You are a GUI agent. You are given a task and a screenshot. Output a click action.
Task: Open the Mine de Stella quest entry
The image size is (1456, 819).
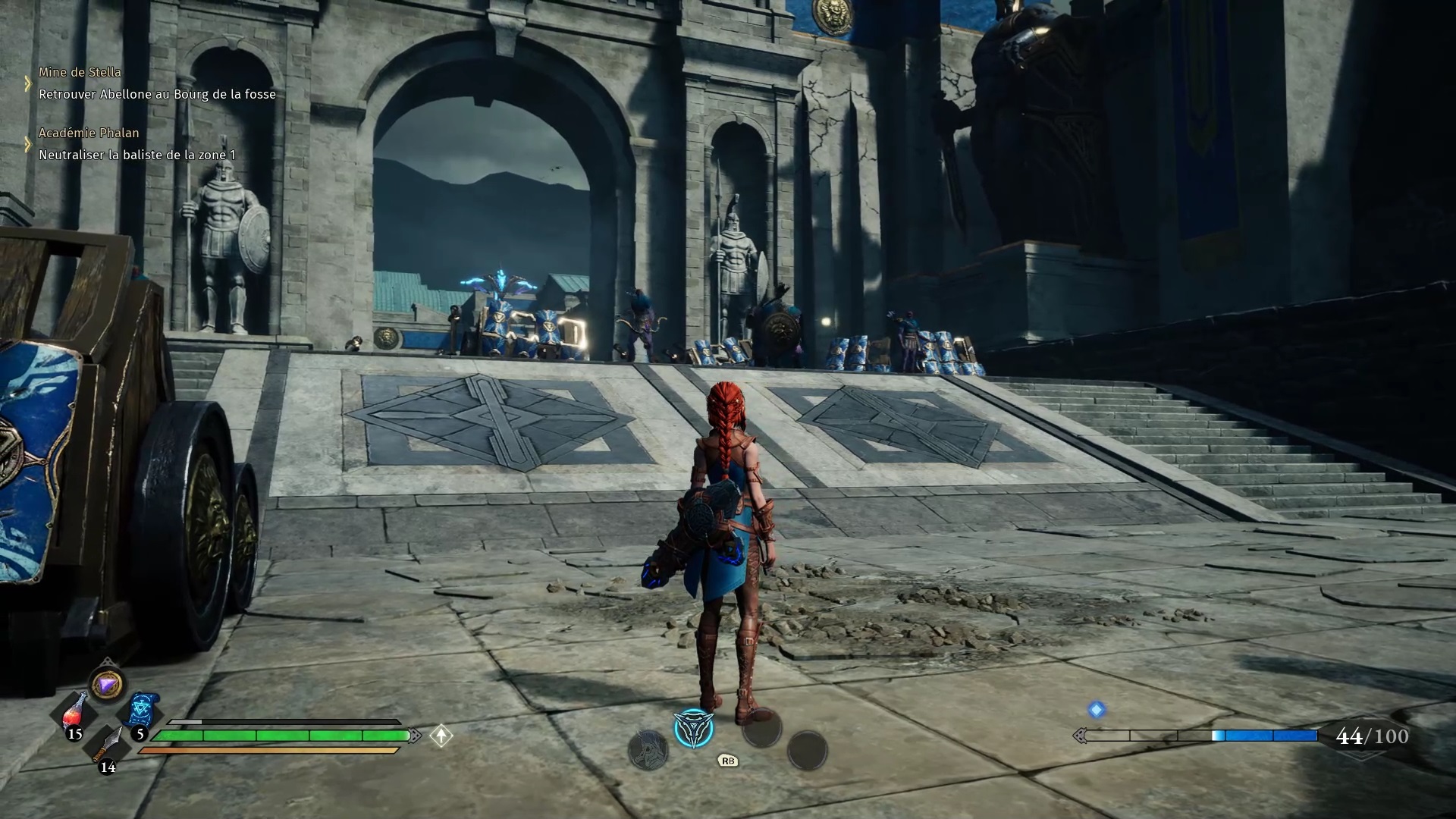[80, 73]
